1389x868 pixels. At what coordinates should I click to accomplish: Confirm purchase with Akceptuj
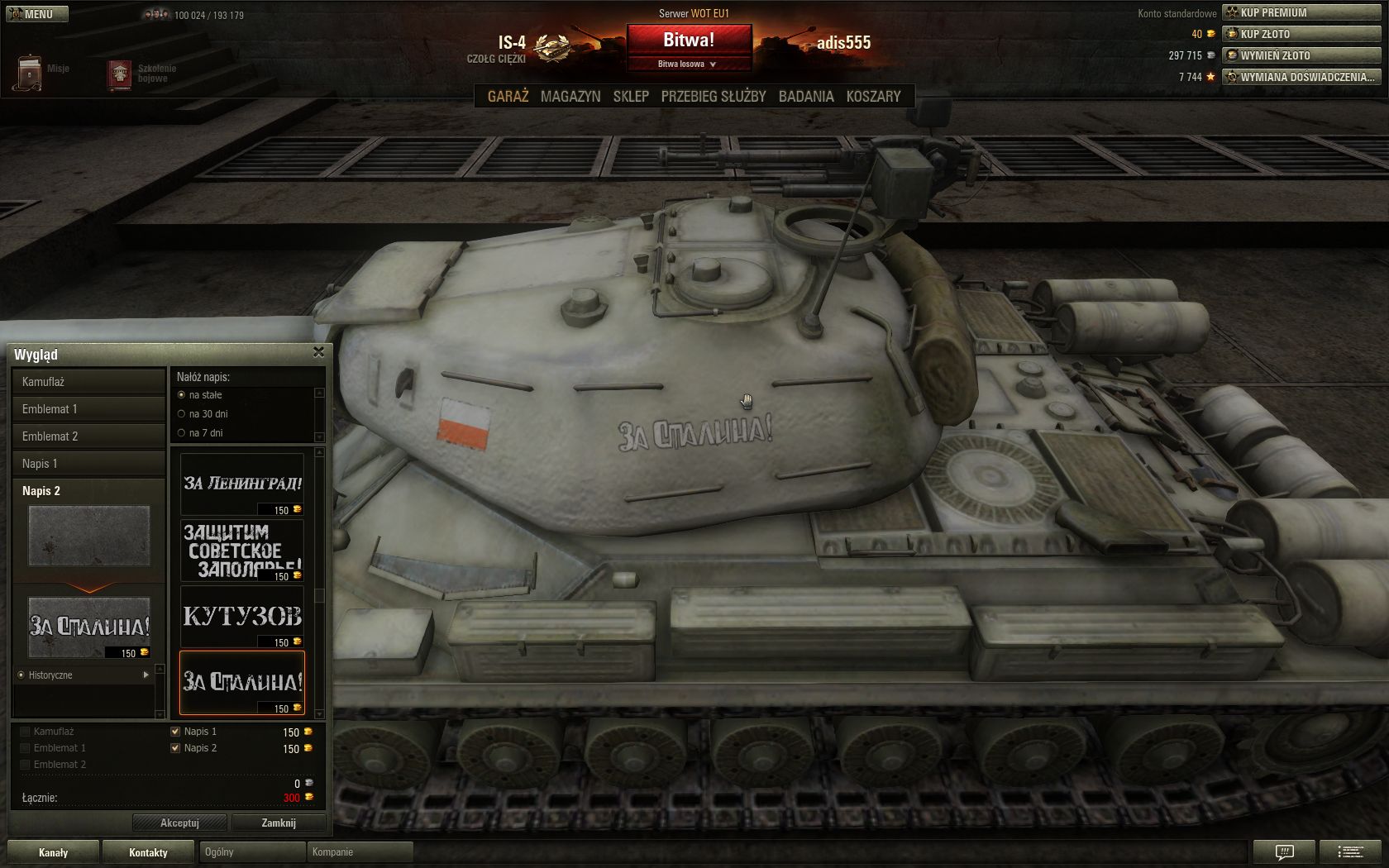[179, 823]
